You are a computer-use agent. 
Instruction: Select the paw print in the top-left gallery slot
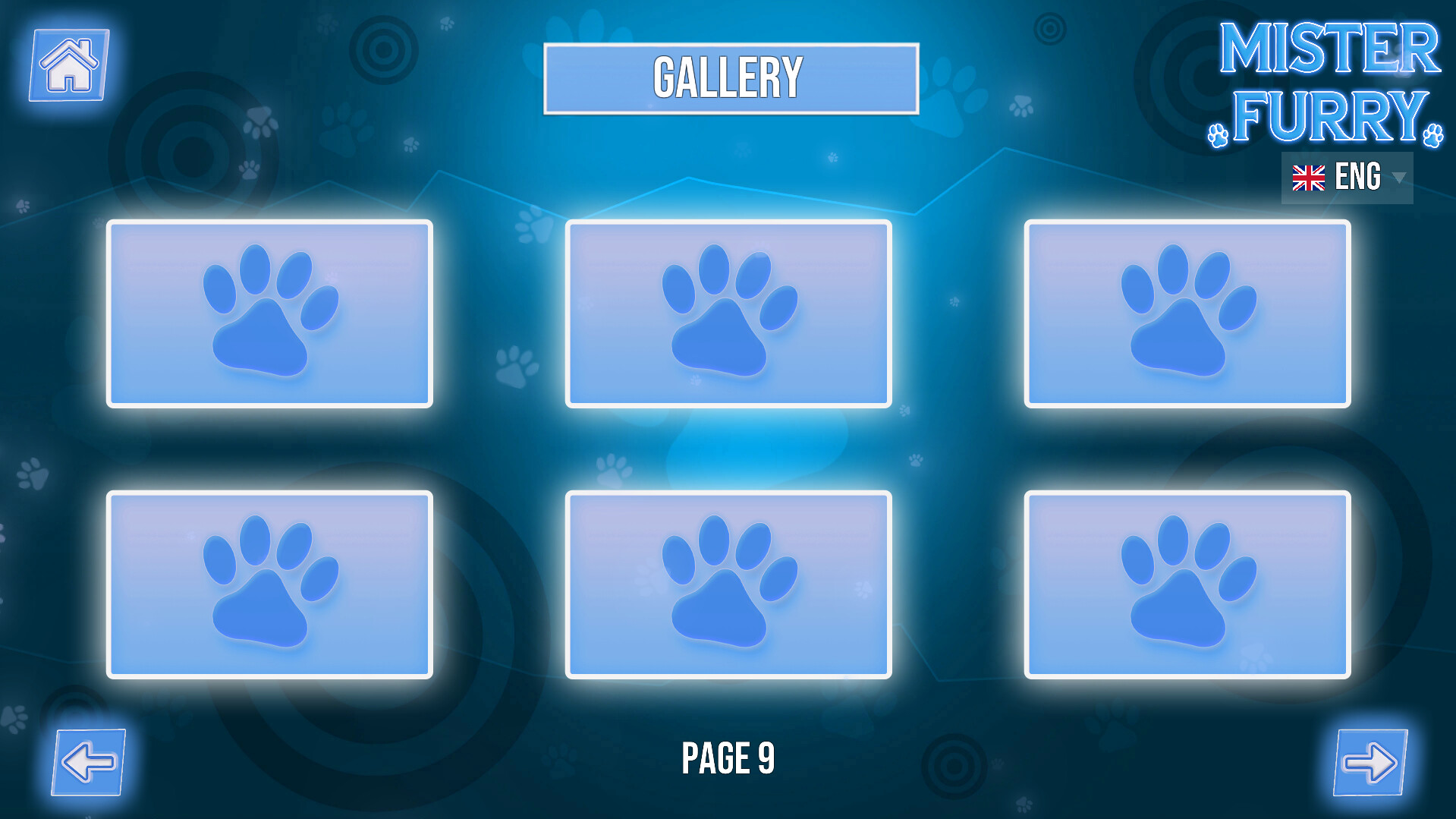pyautogui.click(x=270, y=312)
